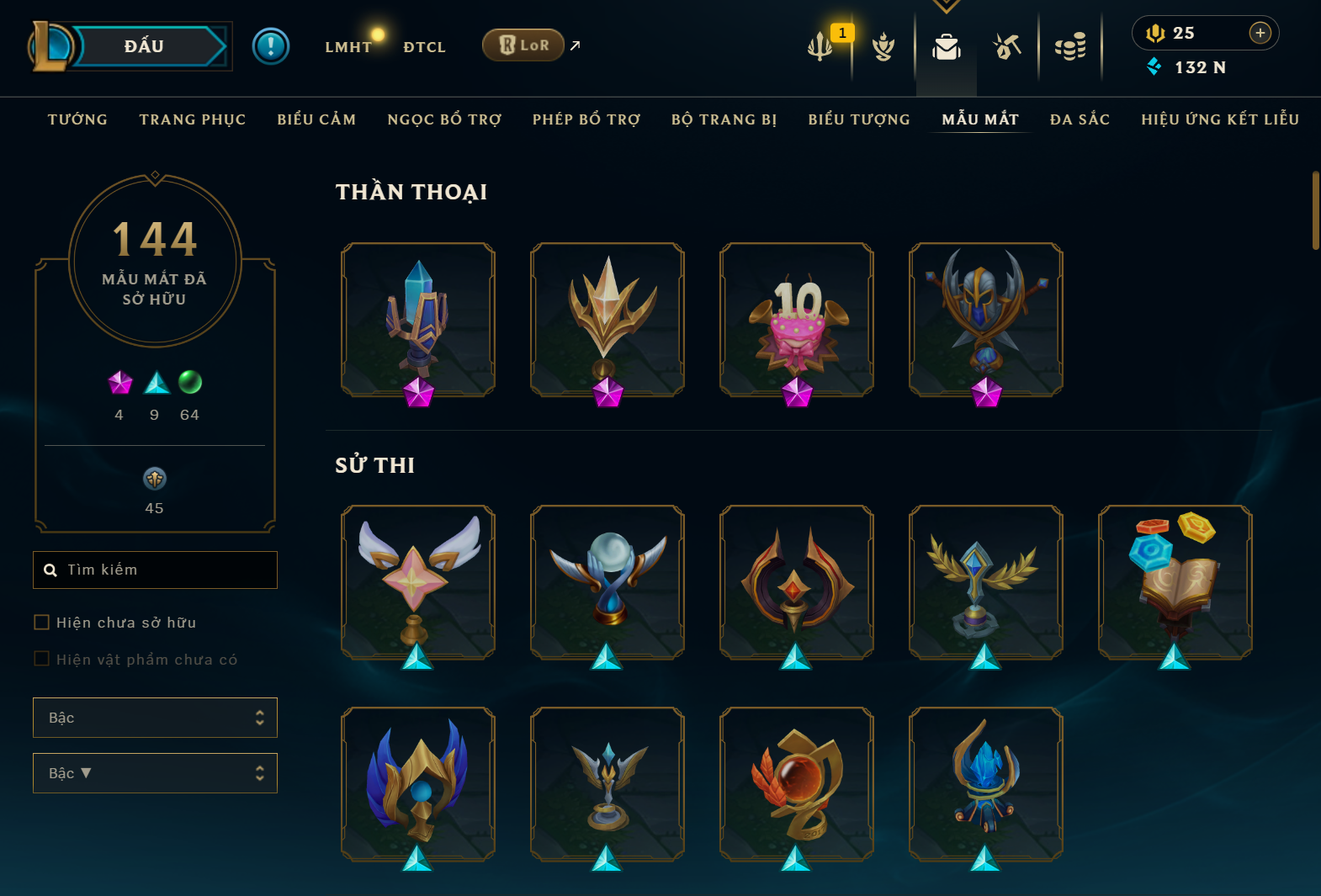Go to the NGỌC BỔ TRỢ tab
The width and height of the screenshot is (1321, 896).
pos(444,119)
